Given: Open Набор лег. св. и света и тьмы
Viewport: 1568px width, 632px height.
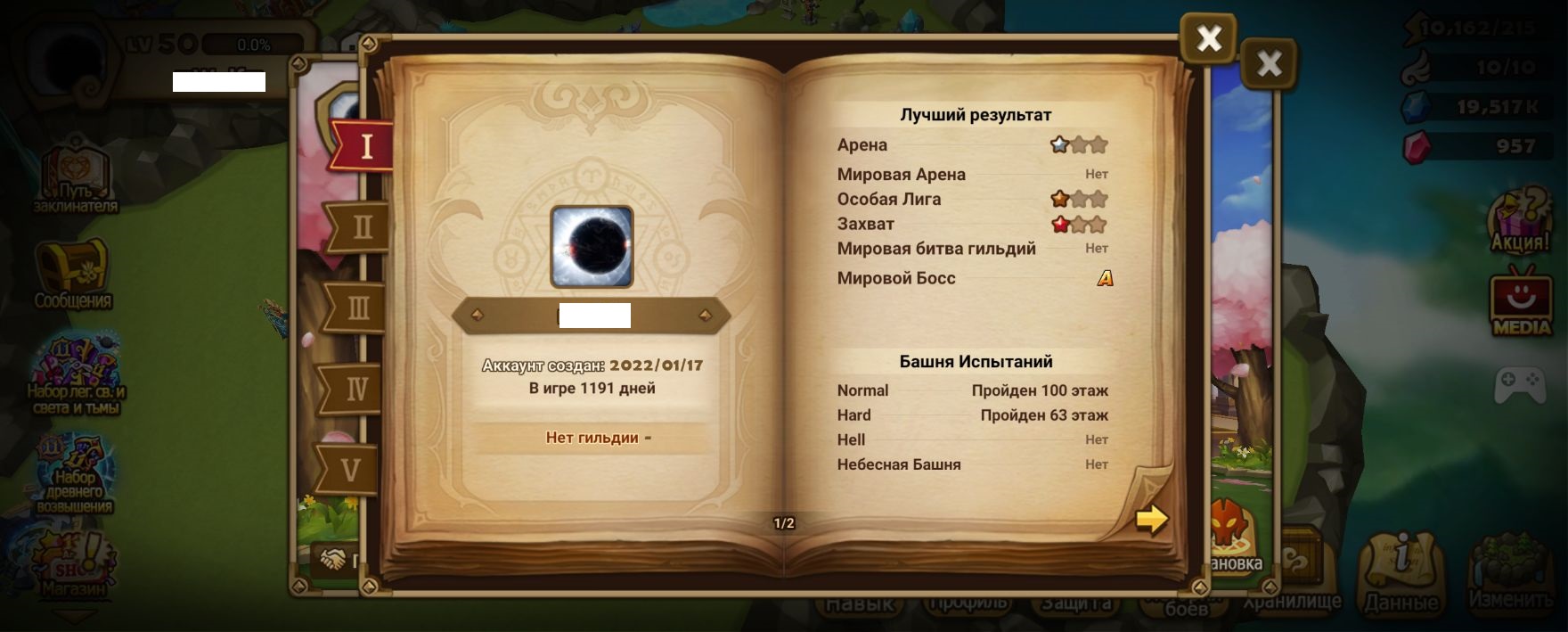Looking at the screenshot, I should (75, 374).
